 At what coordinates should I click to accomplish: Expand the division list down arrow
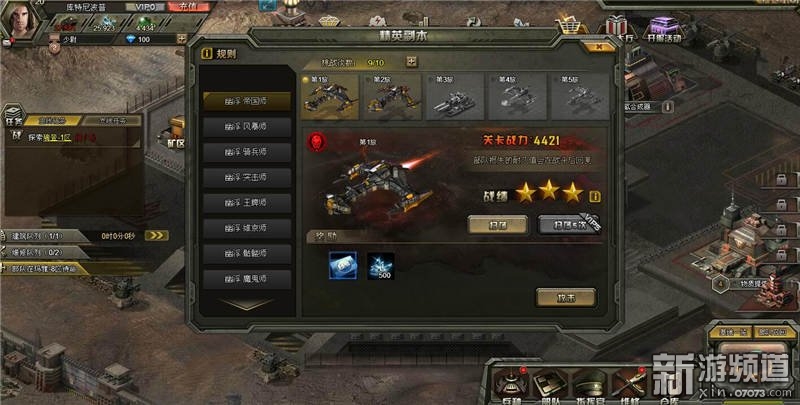click(x=247, y=300)
